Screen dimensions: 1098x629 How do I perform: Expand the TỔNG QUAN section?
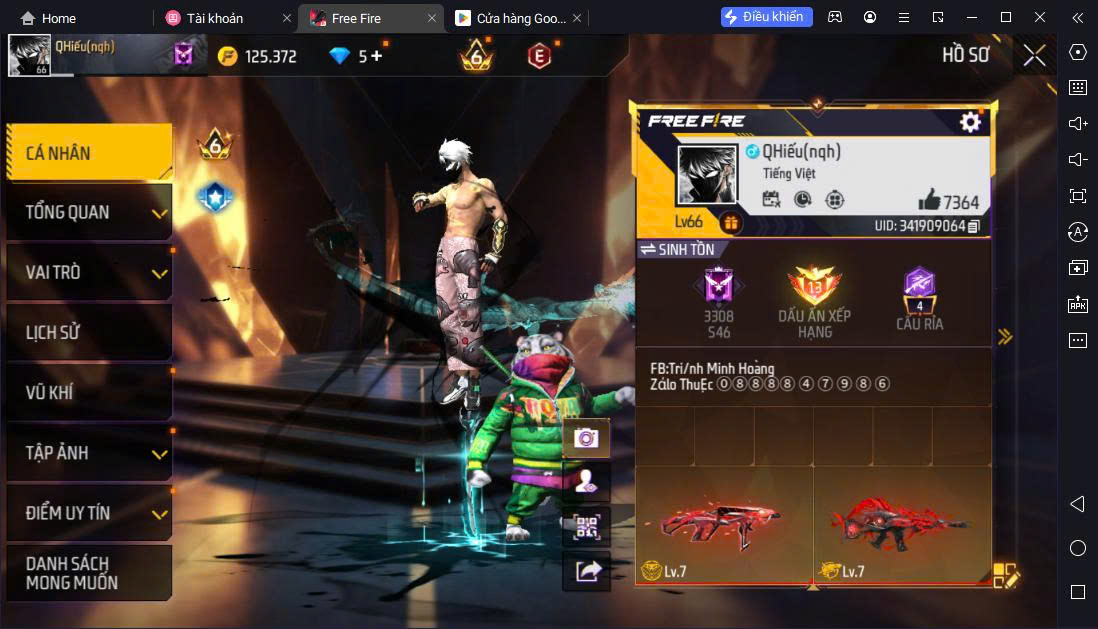[x=88, y=212]
